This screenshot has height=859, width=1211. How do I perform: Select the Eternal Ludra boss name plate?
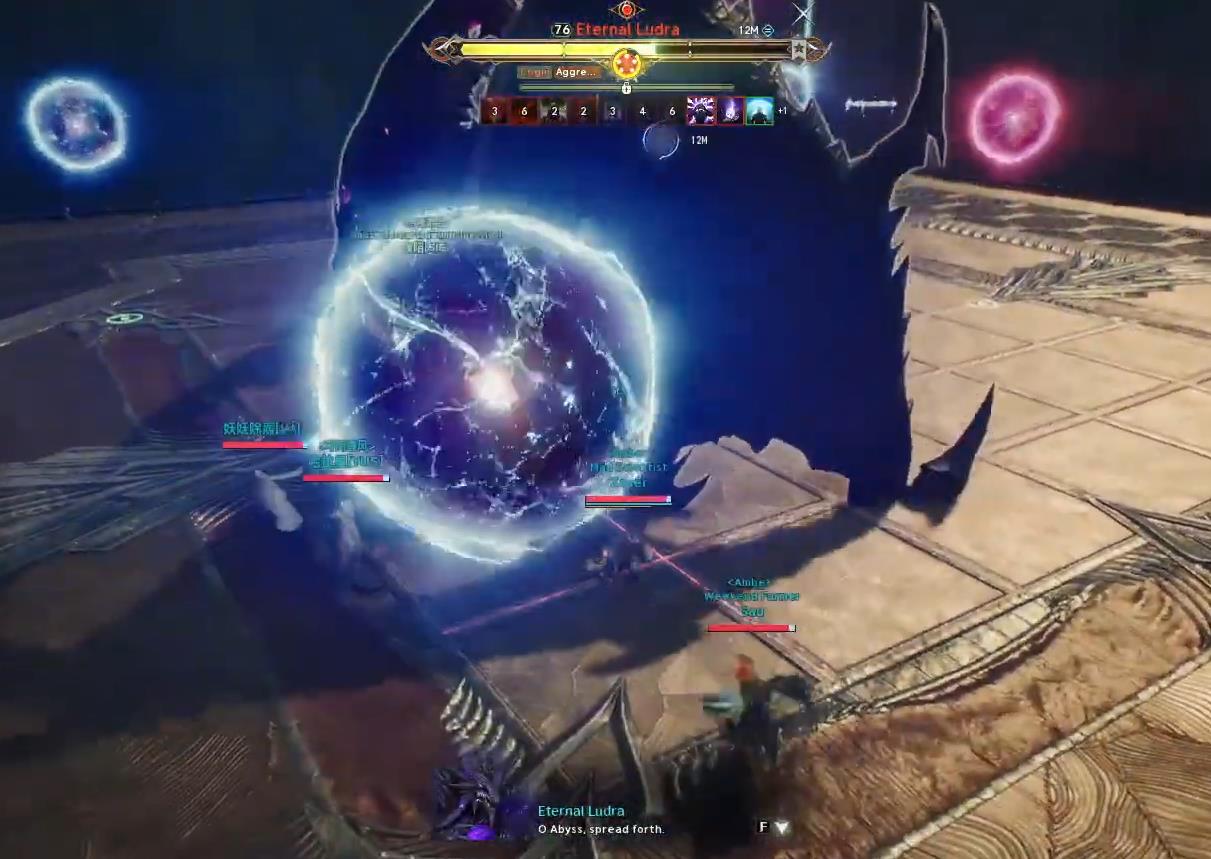627,30
